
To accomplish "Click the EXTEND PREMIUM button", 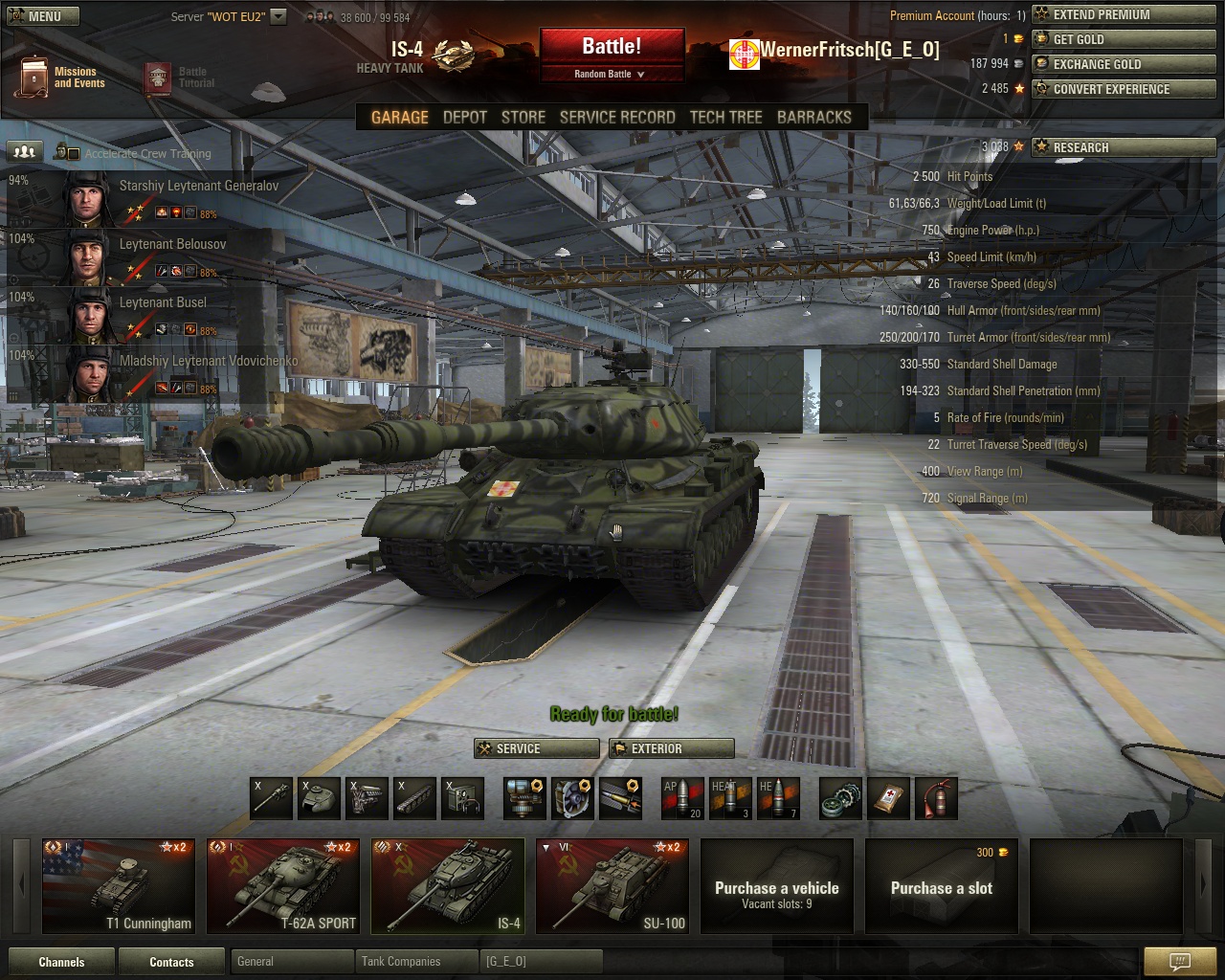I will (x=1123, y=14).
